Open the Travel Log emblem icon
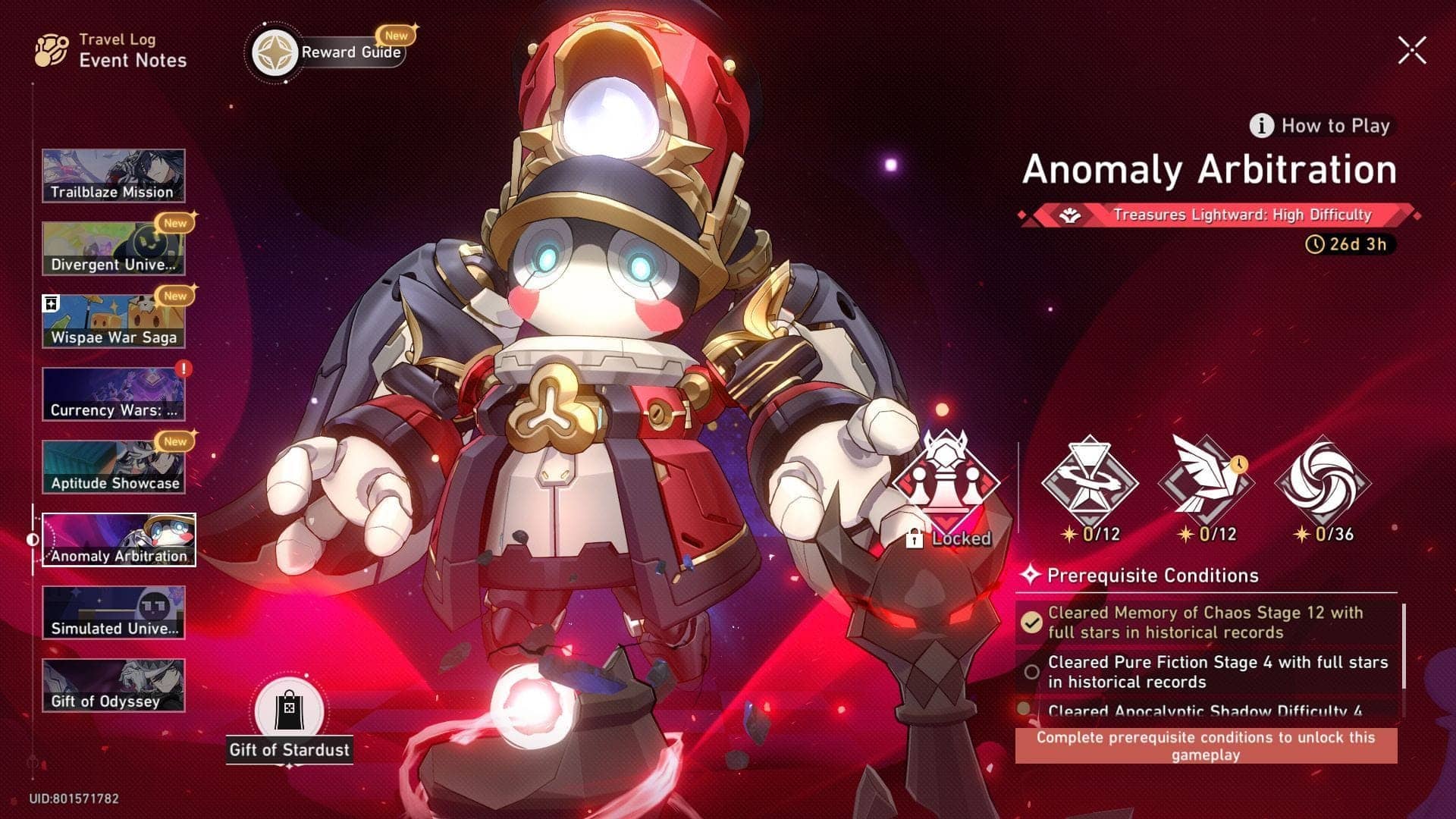This screenshot has height=819, width=1456. pyautogui.click(x=52, y=50)
